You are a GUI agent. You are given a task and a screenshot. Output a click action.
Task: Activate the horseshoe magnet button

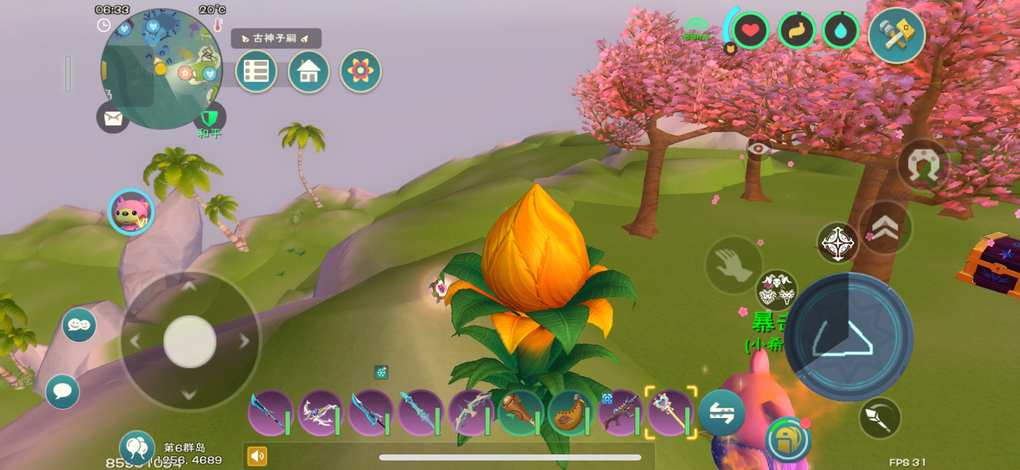(x=922, y=165)
